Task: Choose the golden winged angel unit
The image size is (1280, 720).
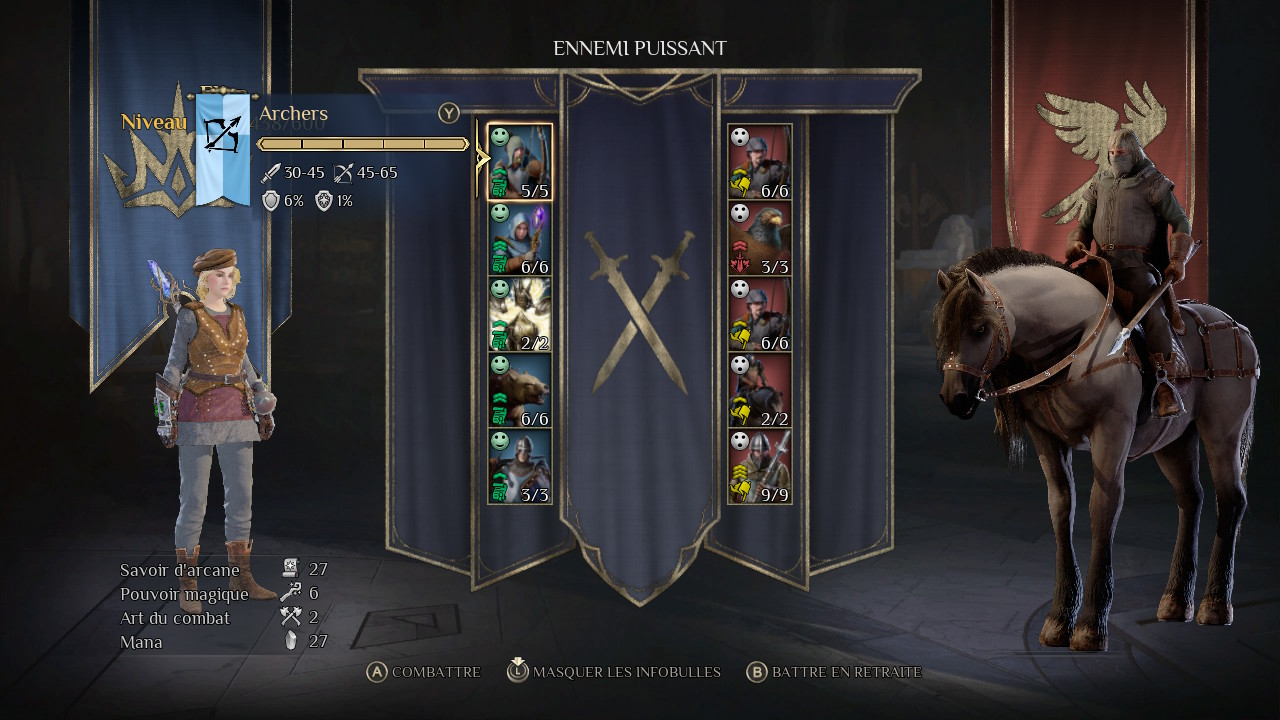Action: [x=520, y=315]
